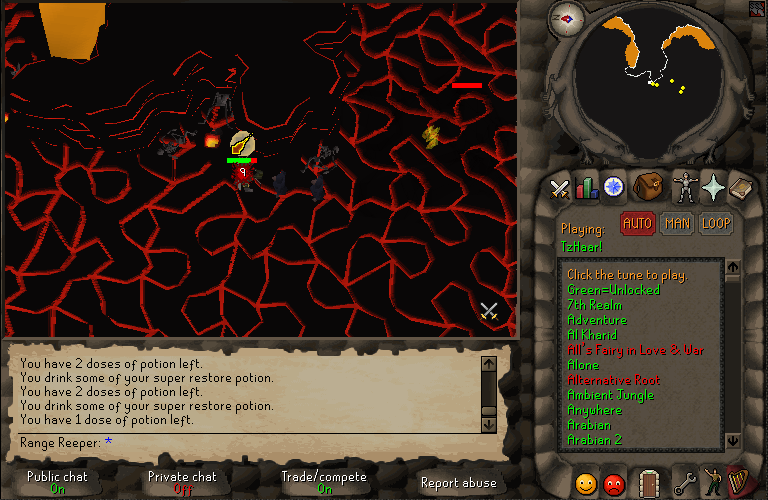The image size is (768, 500).
Task: Toggle the LOOP music button
Action: tap(715, 224)
